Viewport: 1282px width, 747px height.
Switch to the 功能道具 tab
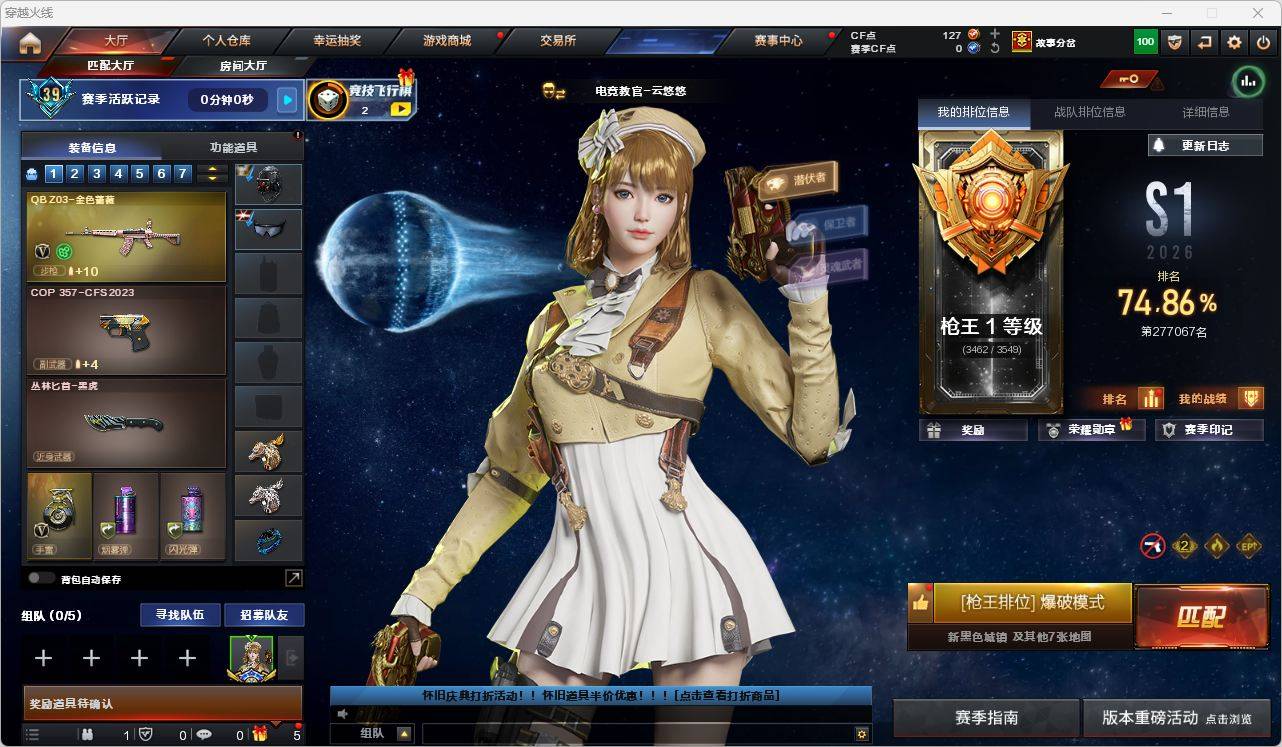coord(233,147)
